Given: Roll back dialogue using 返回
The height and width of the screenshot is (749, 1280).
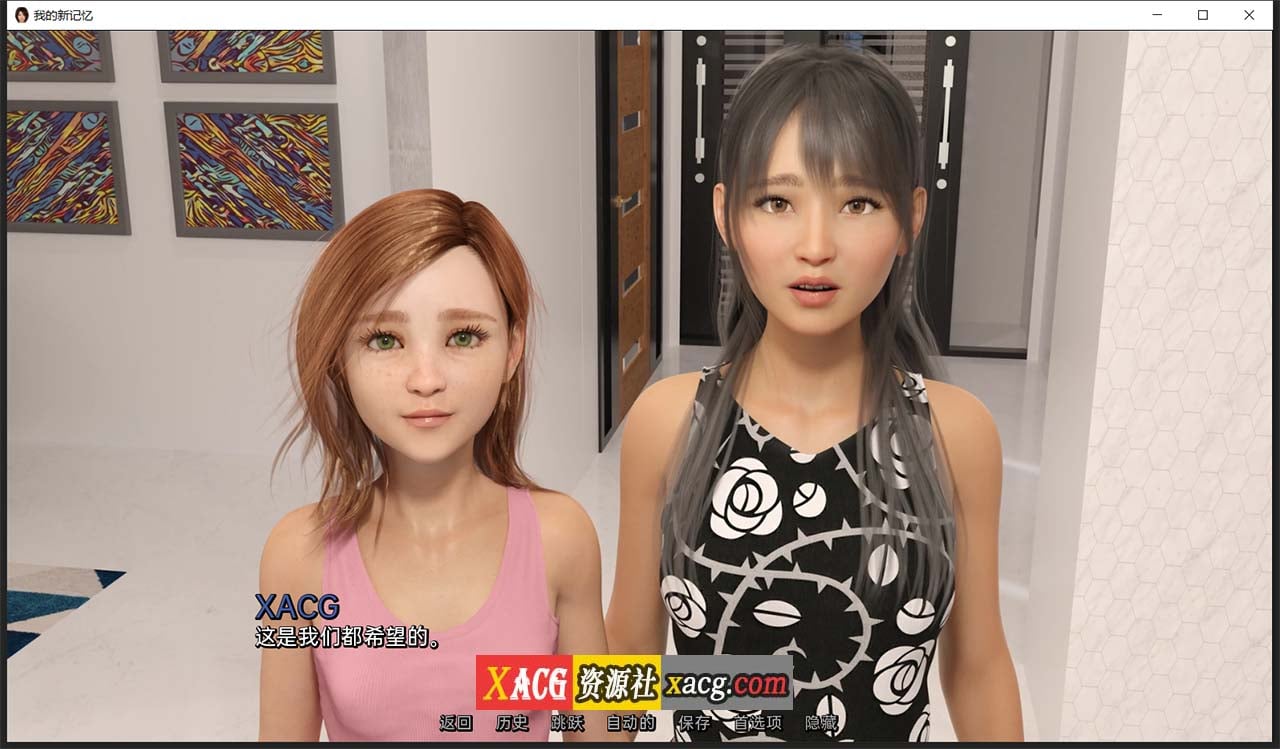Looking at the screenshot, I should pos(455,723).
